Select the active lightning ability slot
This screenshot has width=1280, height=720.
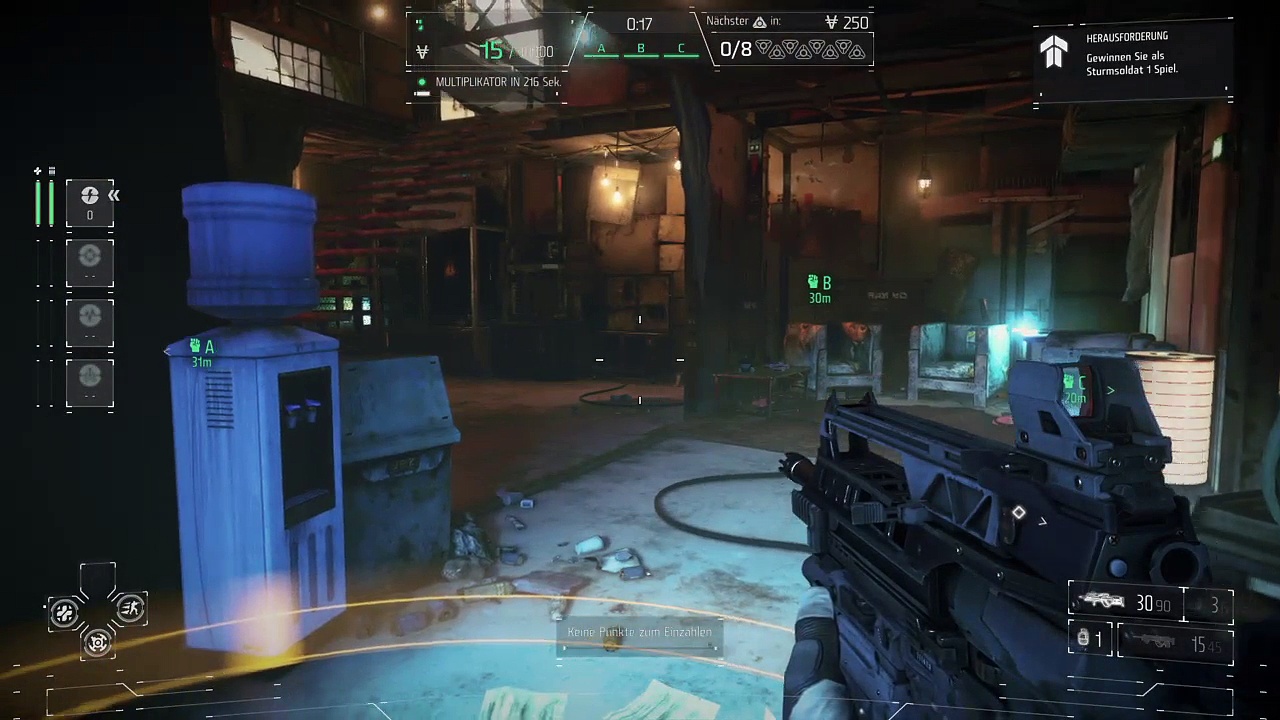(90, 201)
